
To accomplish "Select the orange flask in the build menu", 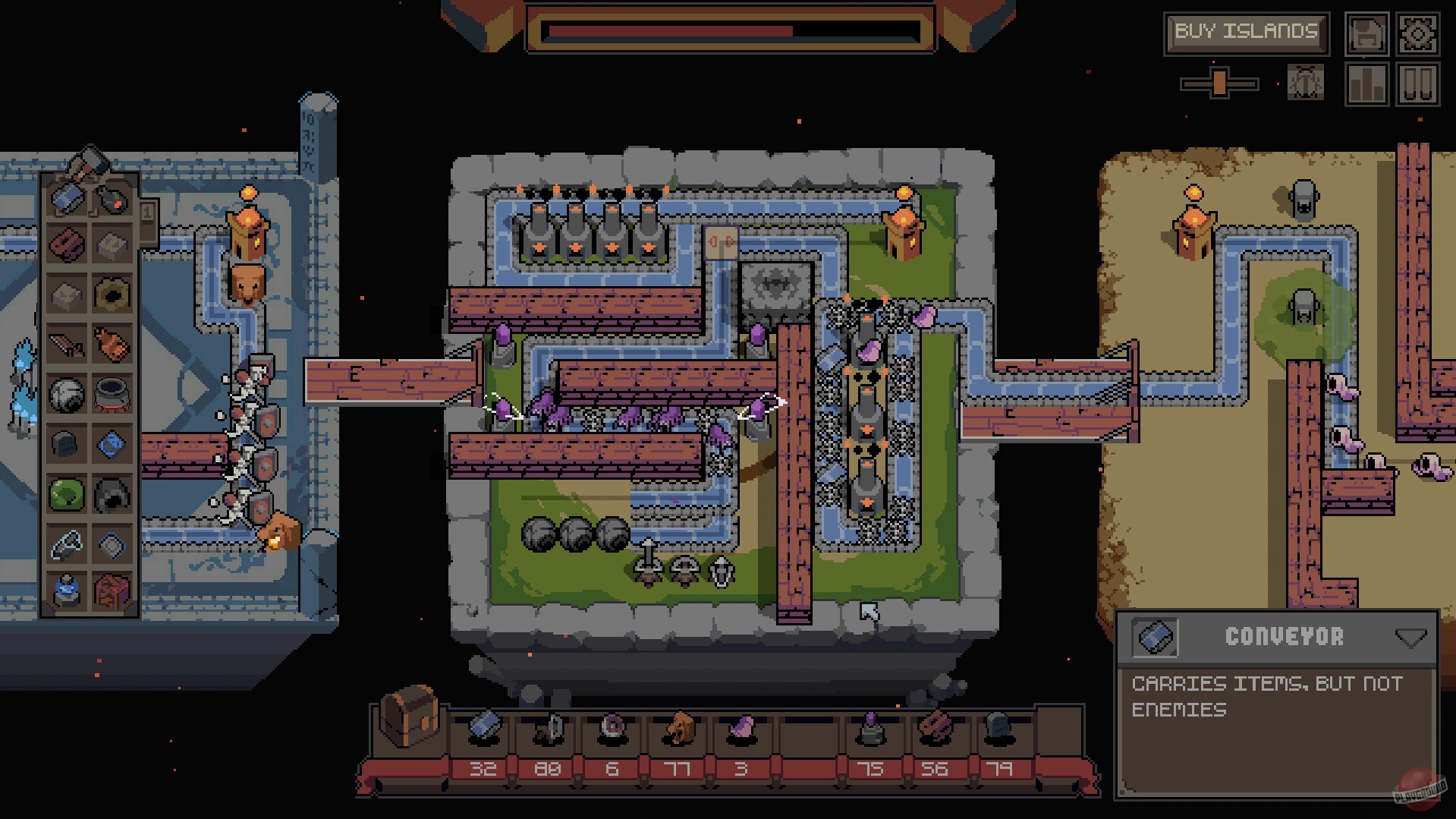I will pyautogui.click(x=110, y=342).
